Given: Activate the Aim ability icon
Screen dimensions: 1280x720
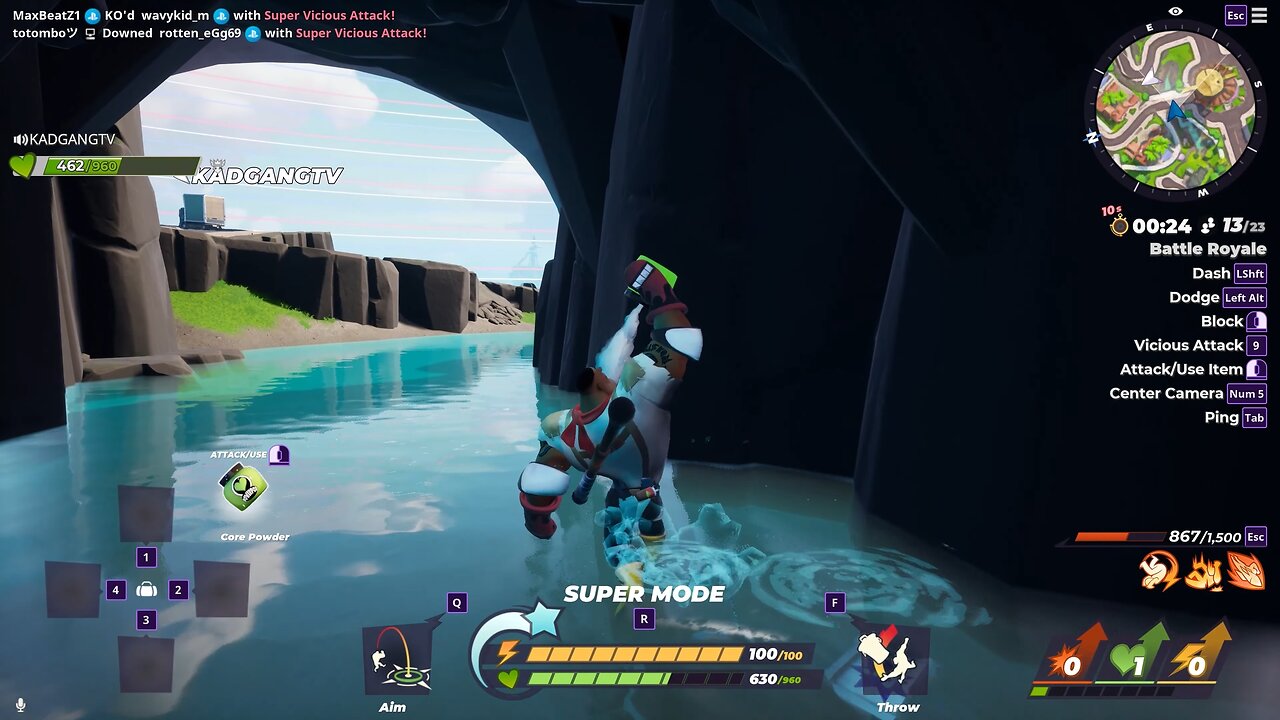Looking at the screenshot, I should [x=397, y=658].
